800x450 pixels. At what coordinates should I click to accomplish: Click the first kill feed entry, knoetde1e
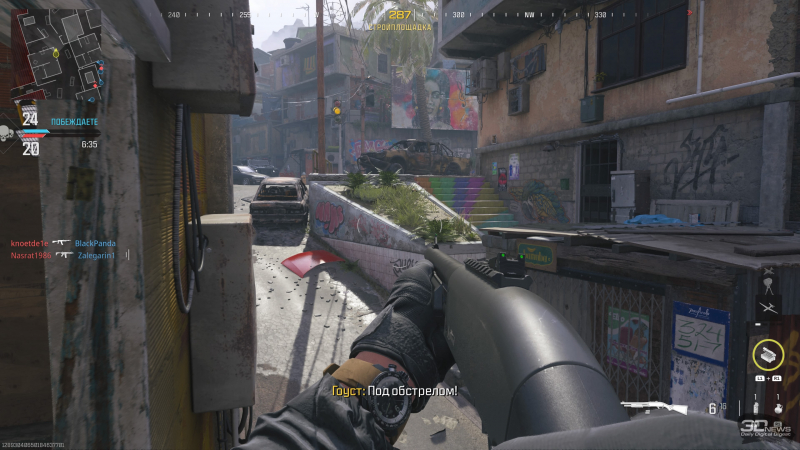coord(30,243)
